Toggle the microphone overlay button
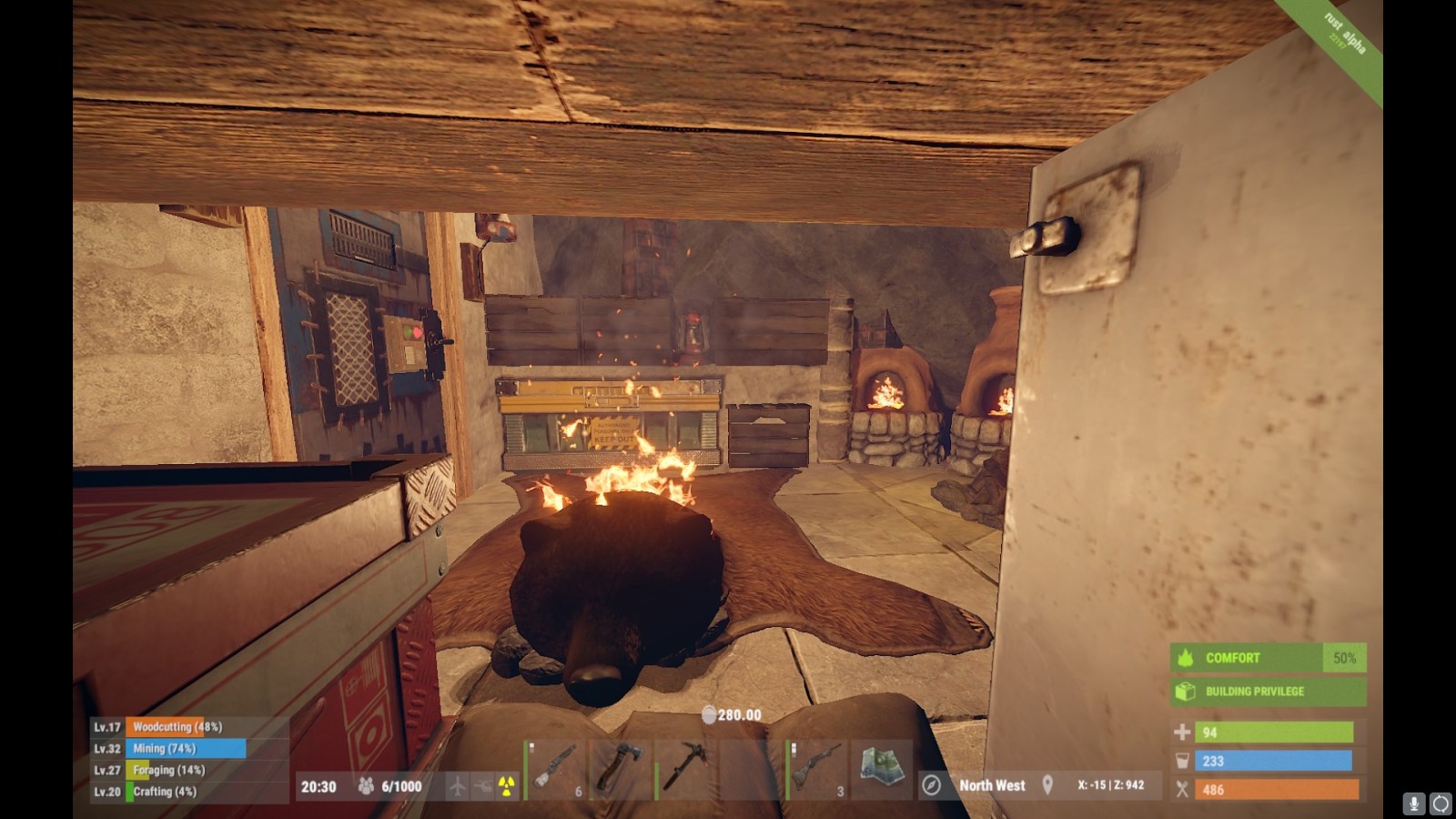 coord(1414,804)
